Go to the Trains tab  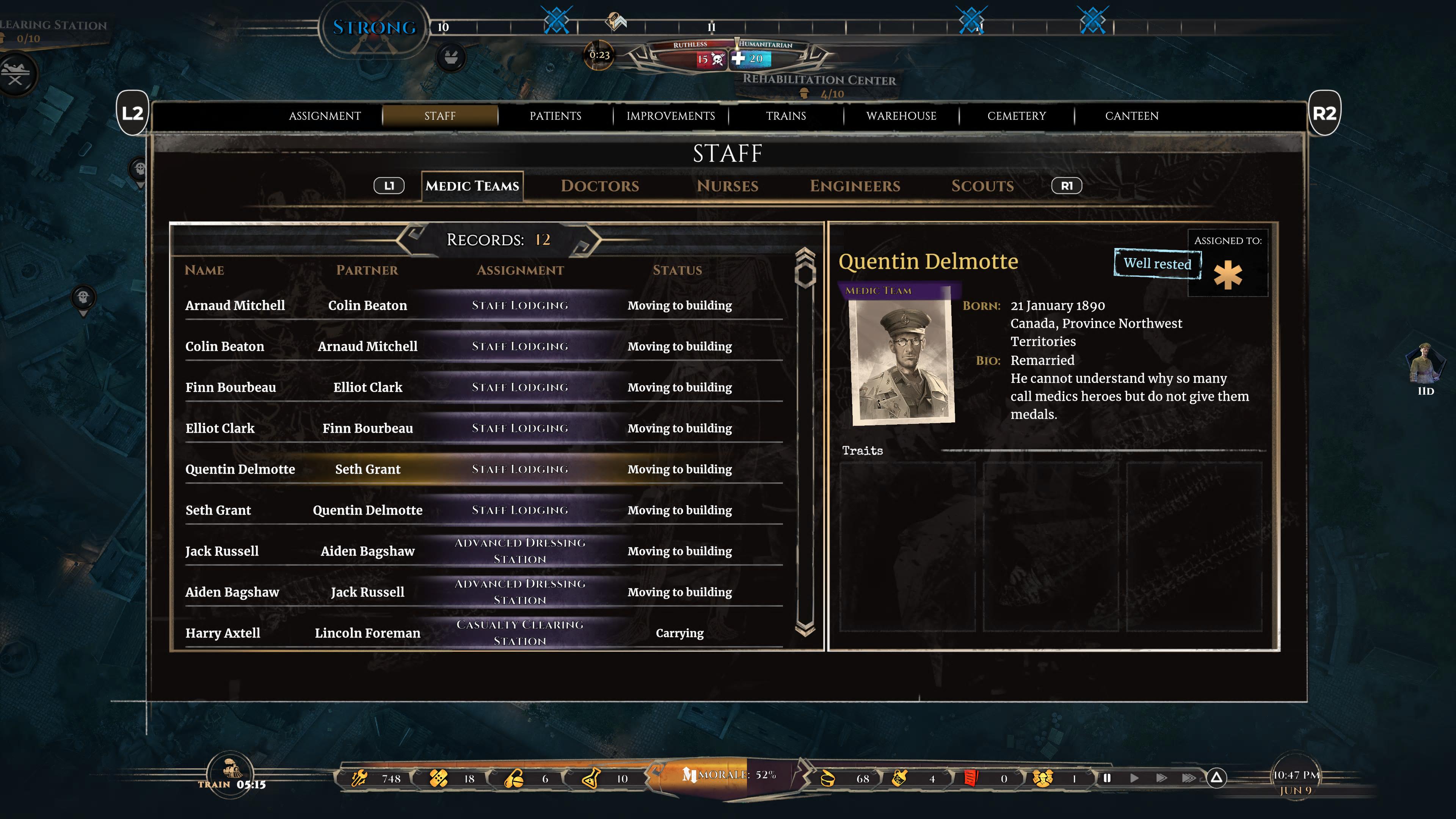786,116
